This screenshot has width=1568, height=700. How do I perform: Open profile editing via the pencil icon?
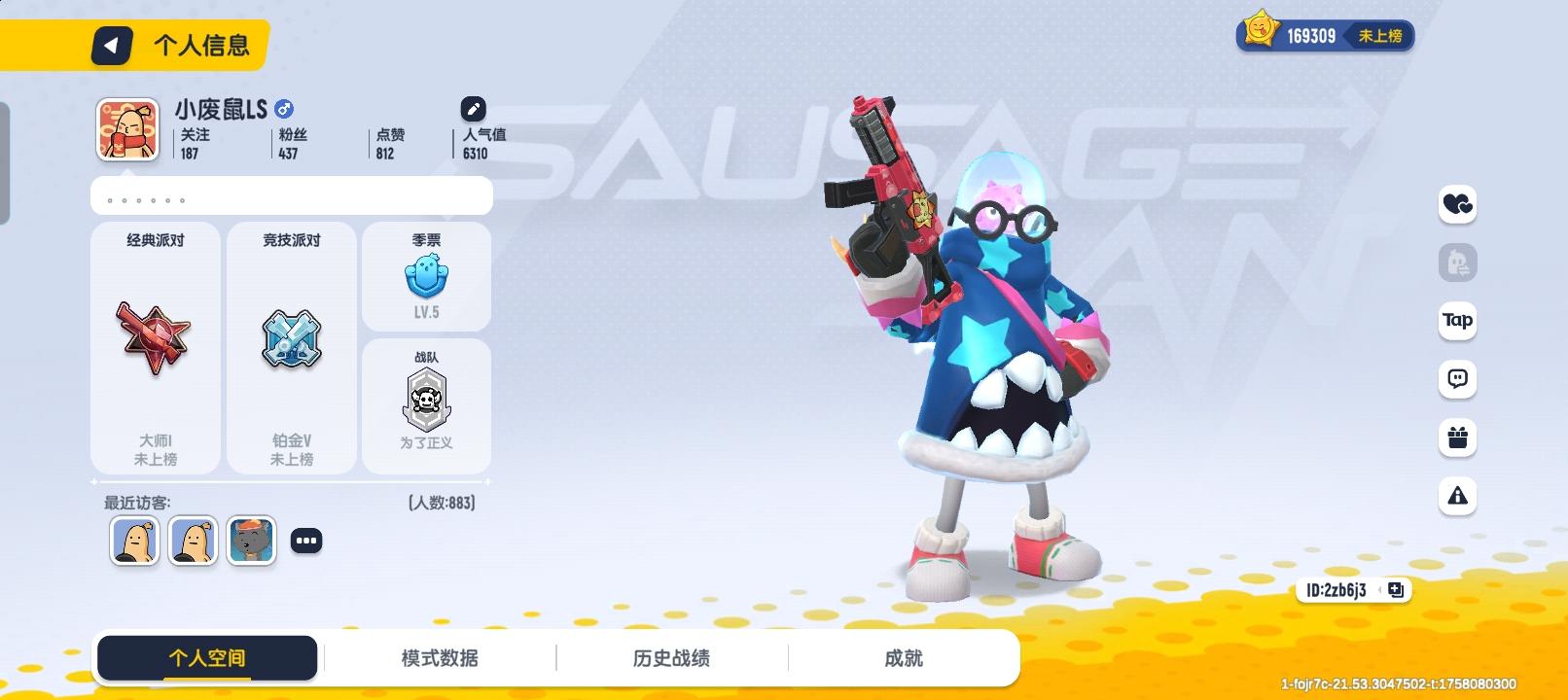pos(474,109)
